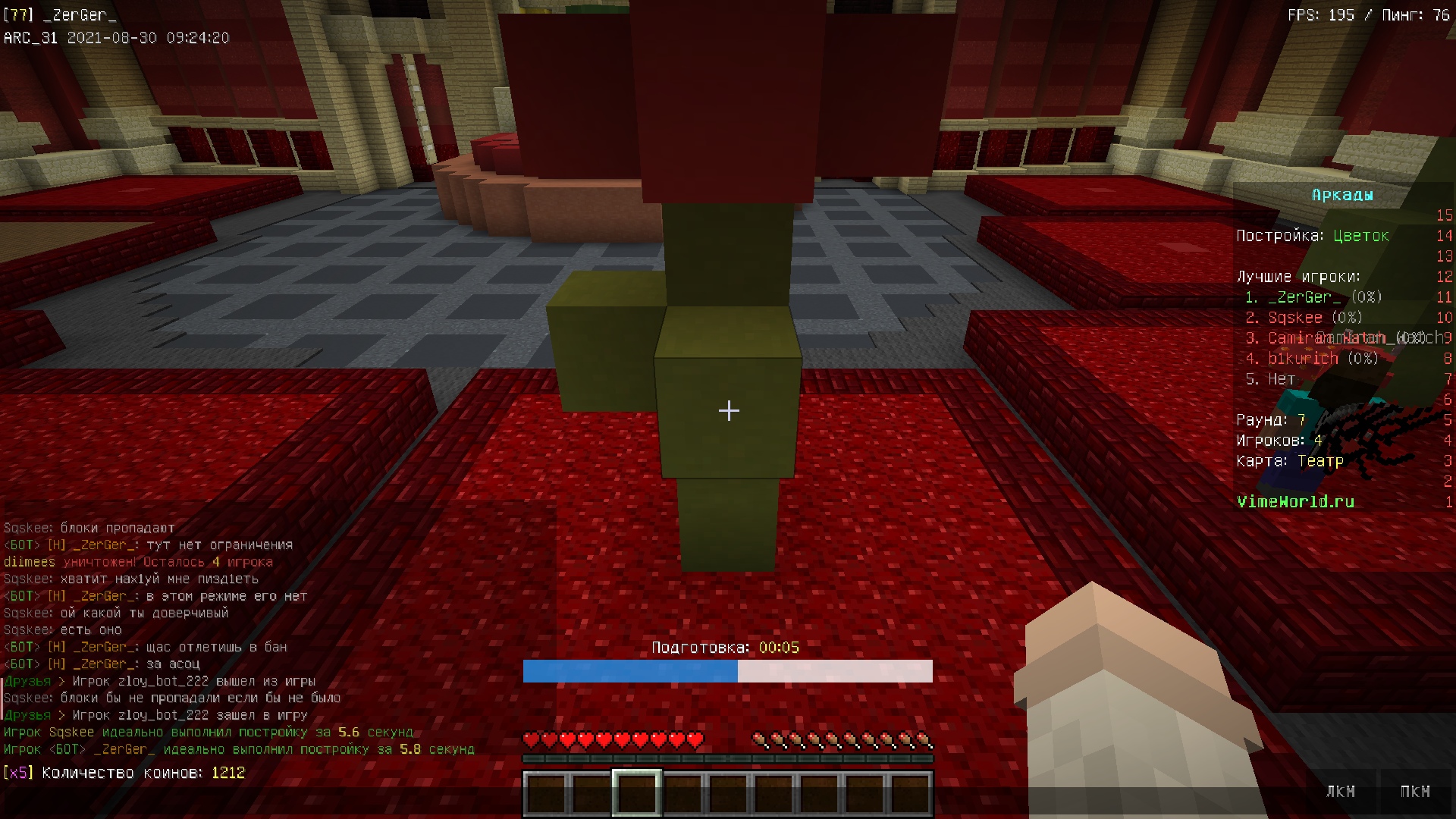1456x819 pixels.
Task: Select the ninth hotbar slot
Action: click(x=912, y=792)
